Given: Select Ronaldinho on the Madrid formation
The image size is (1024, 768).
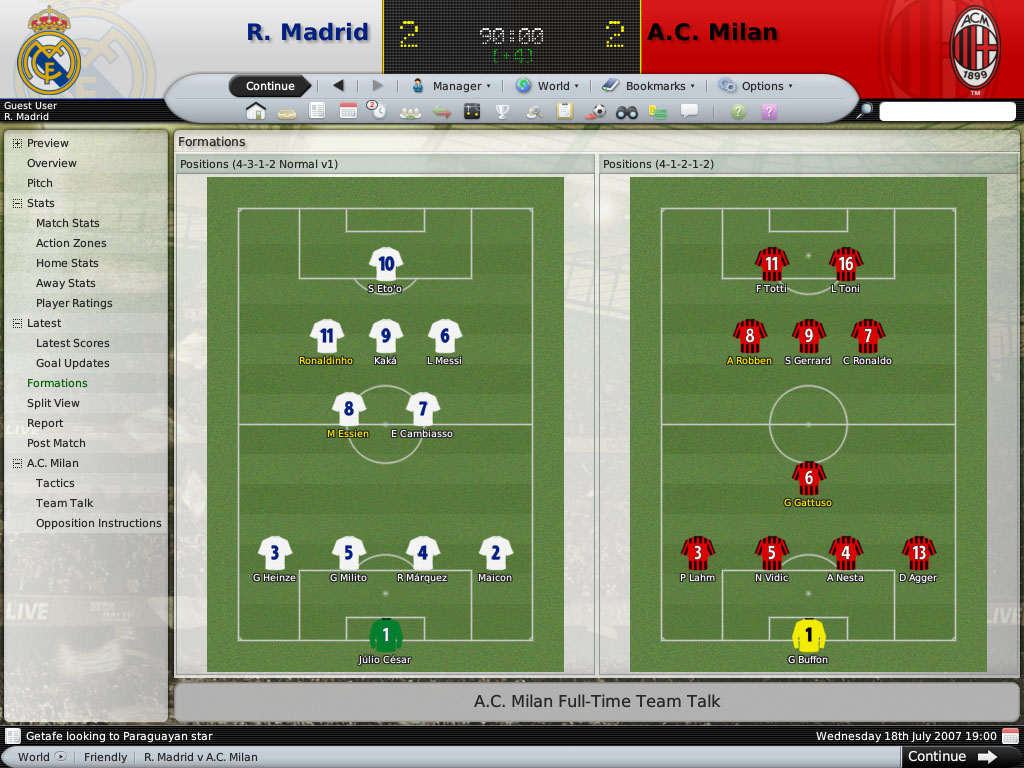Looking at the screenshot, I should point(326,337).
